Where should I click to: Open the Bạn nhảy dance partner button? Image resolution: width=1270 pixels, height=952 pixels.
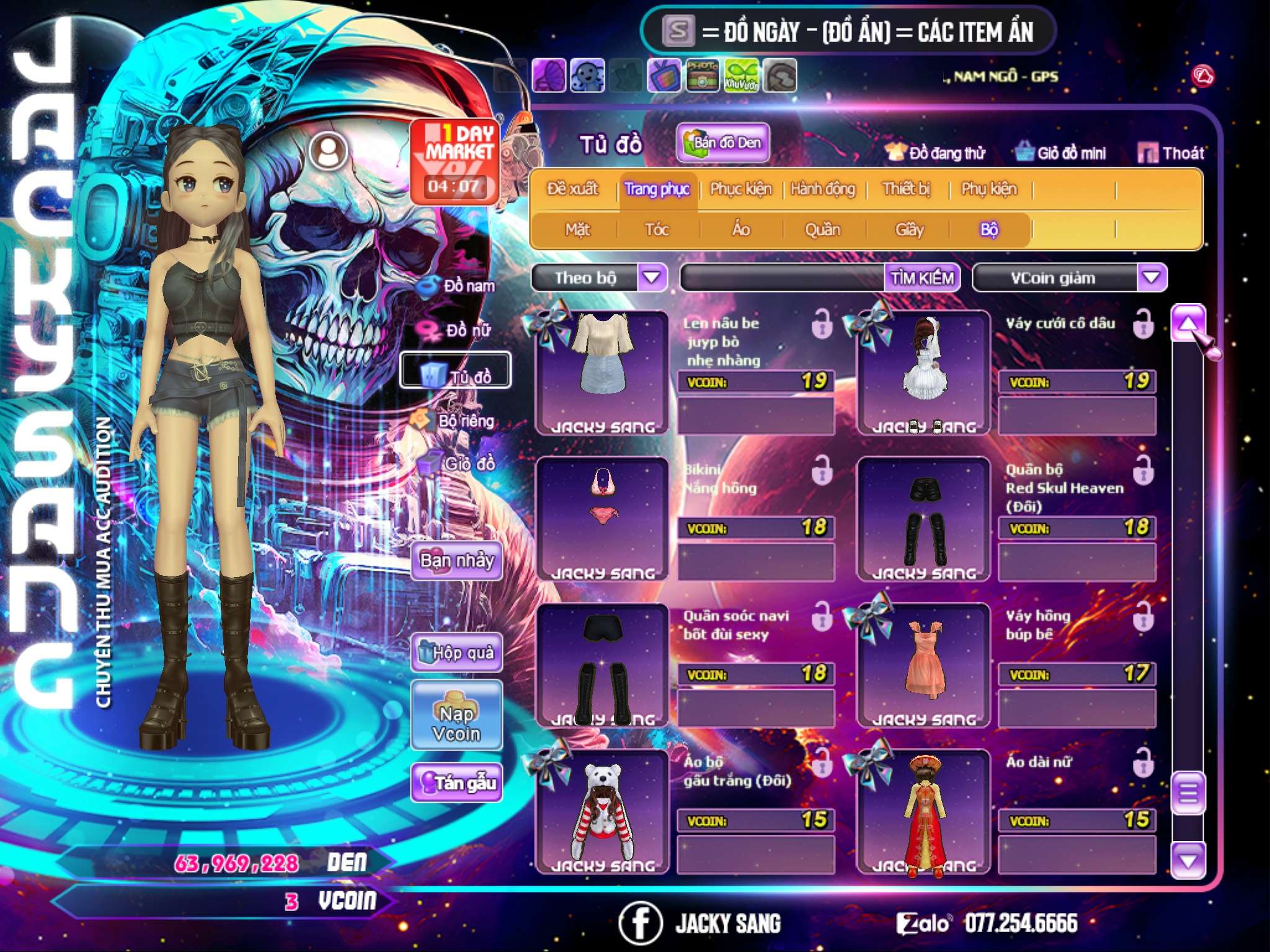tap(456, 562)
